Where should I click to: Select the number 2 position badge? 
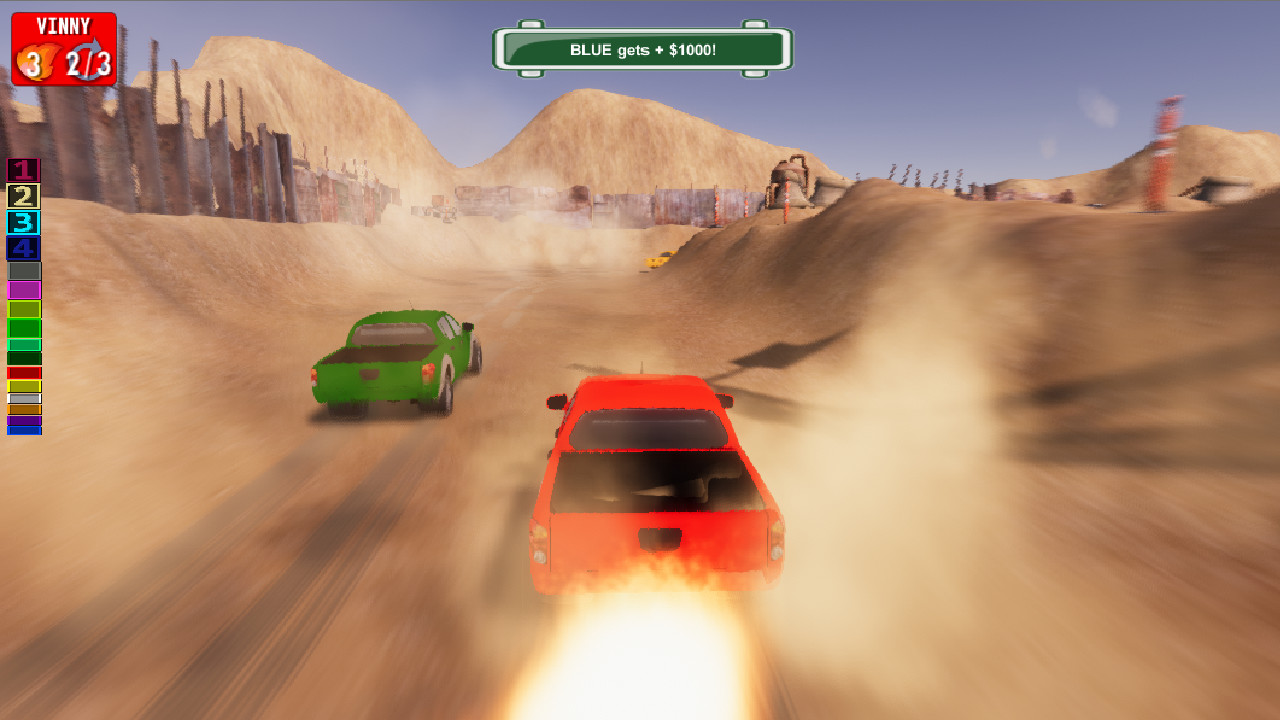(x=23, y=196)
